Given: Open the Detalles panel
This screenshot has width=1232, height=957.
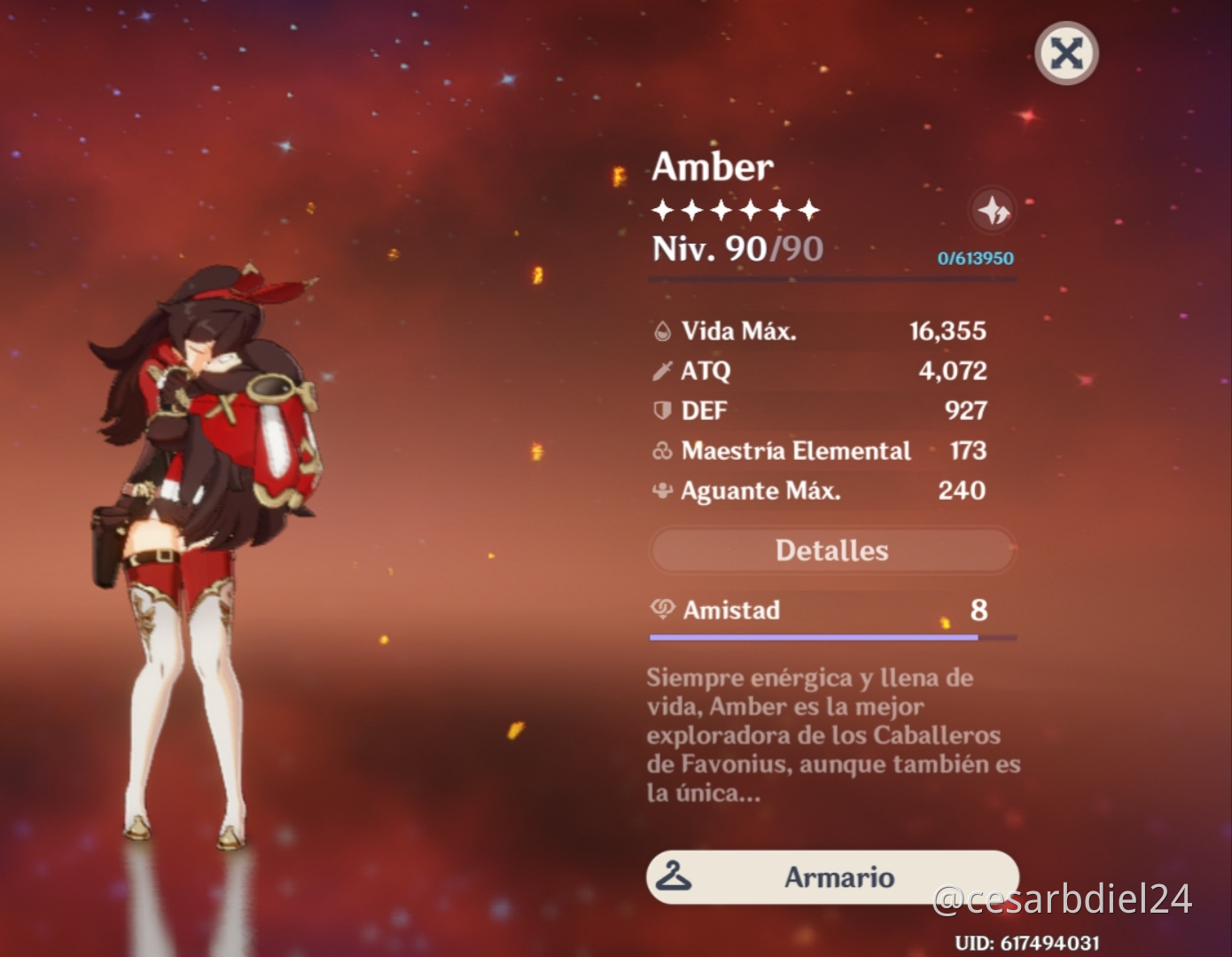Looking at the screenshot, I should [x=831, y=550].
